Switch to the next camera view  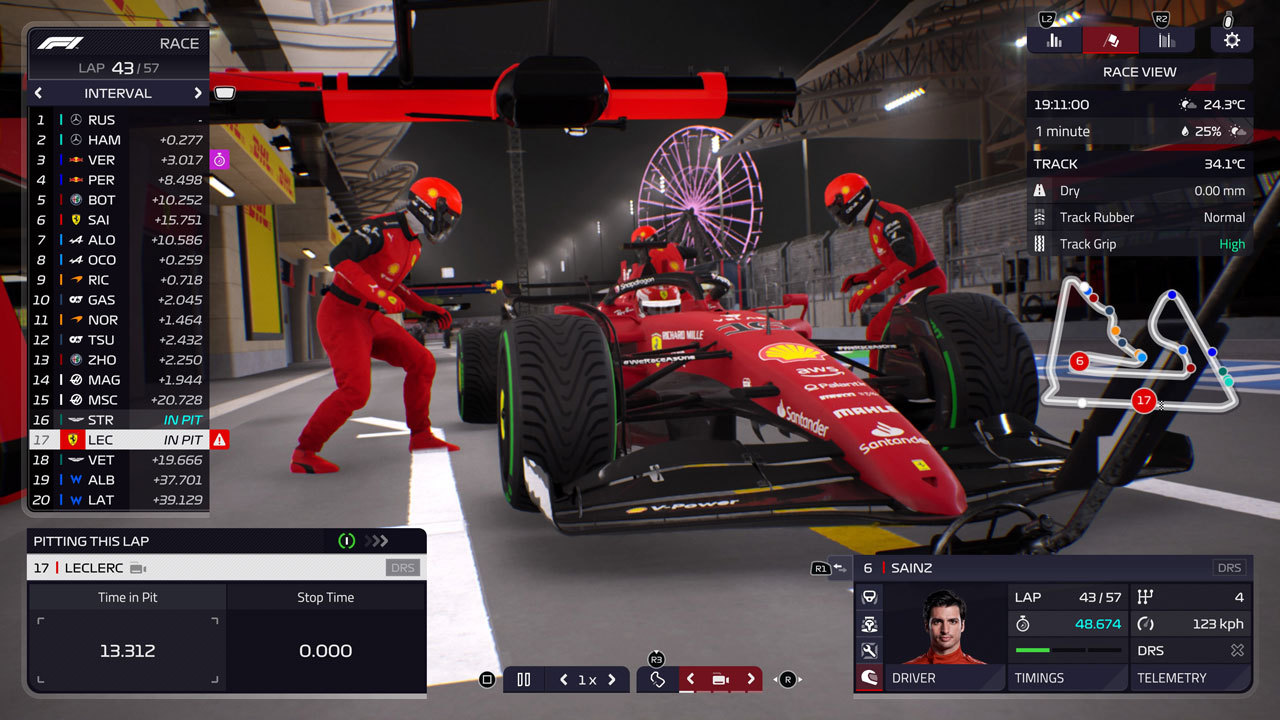[750, 680]
